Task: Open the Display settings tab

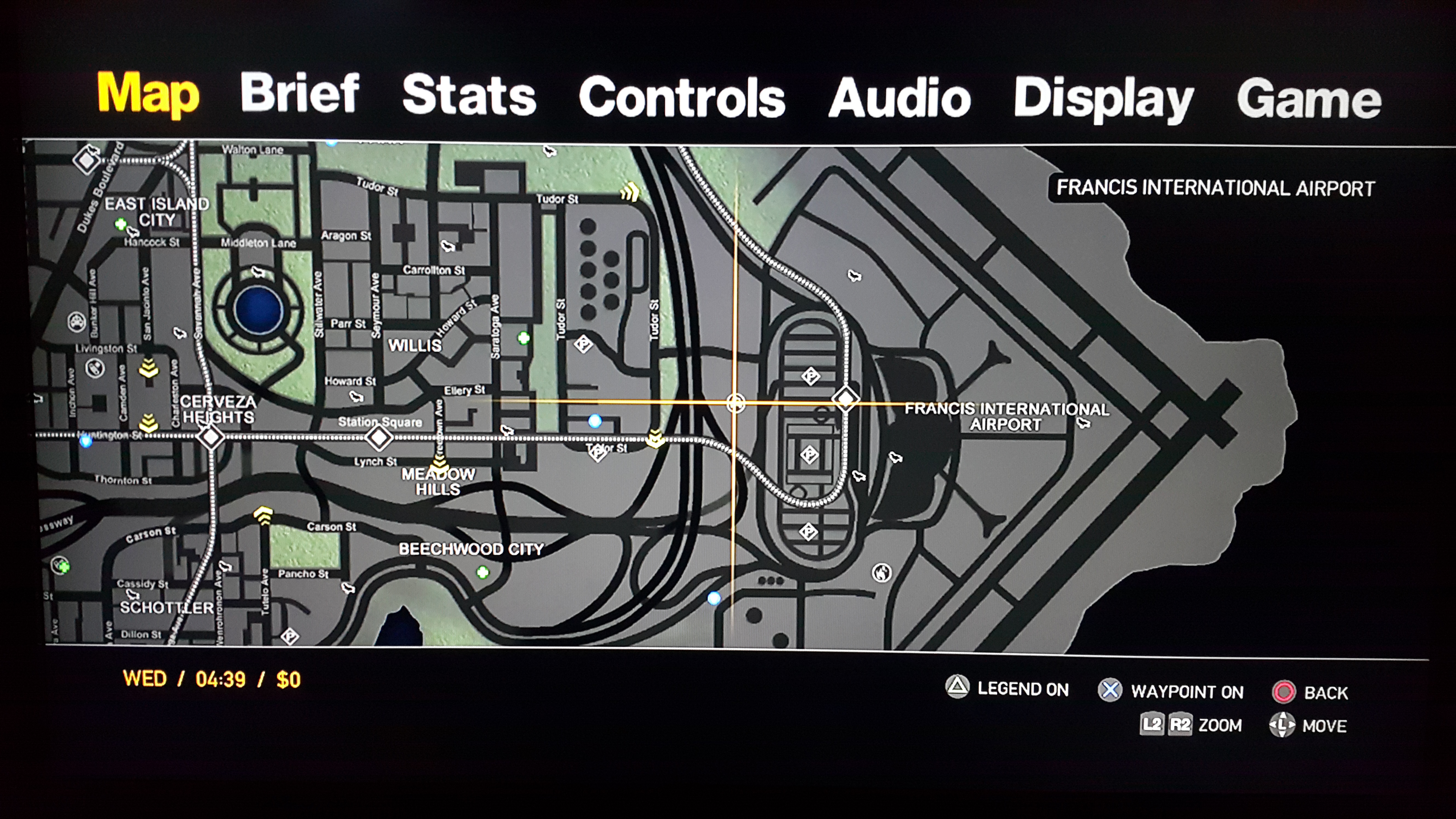Action: pos(1103,99)
